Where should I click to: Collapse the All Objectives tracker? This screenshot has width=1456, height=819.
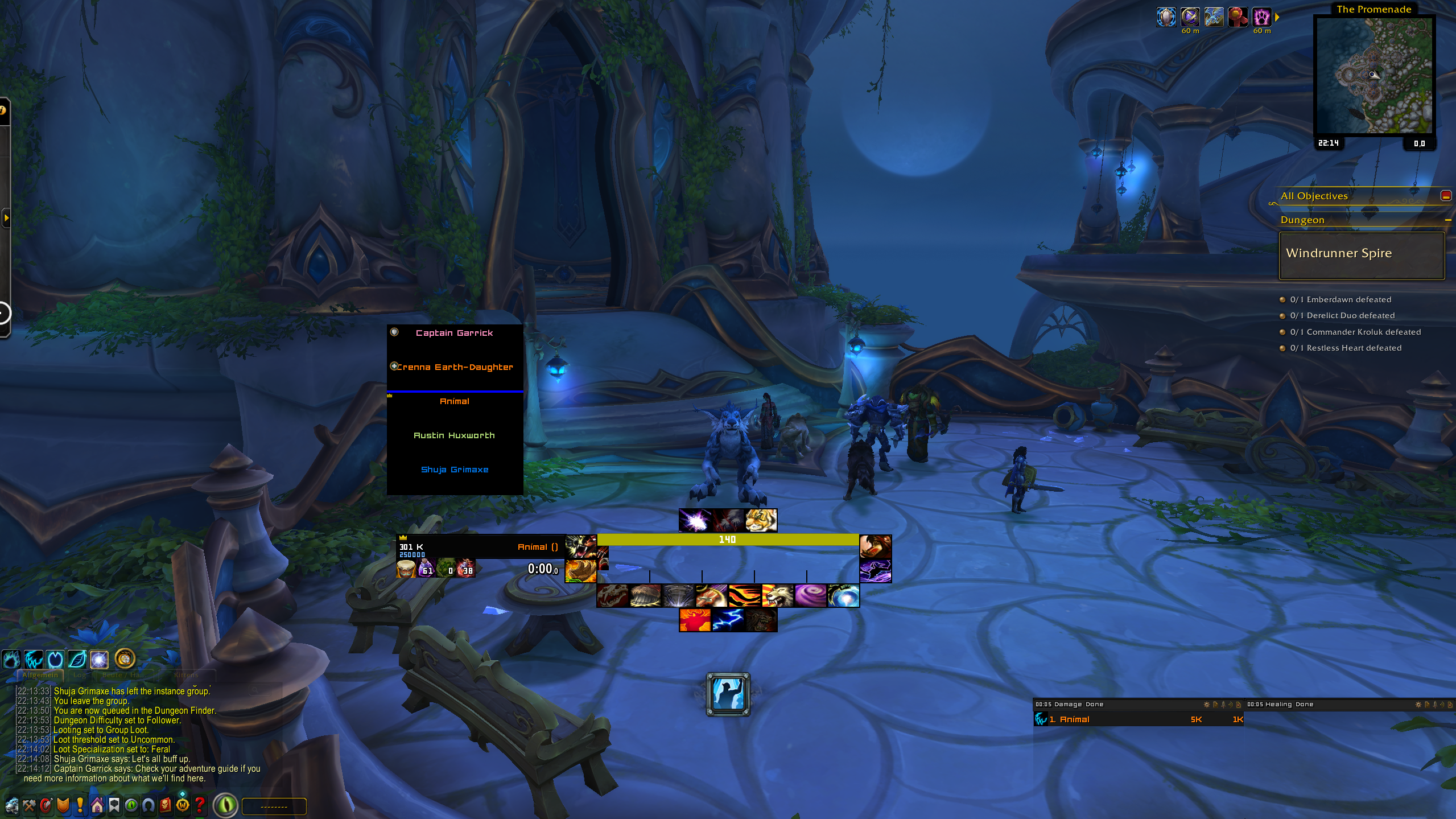[x=1445, y=196]
